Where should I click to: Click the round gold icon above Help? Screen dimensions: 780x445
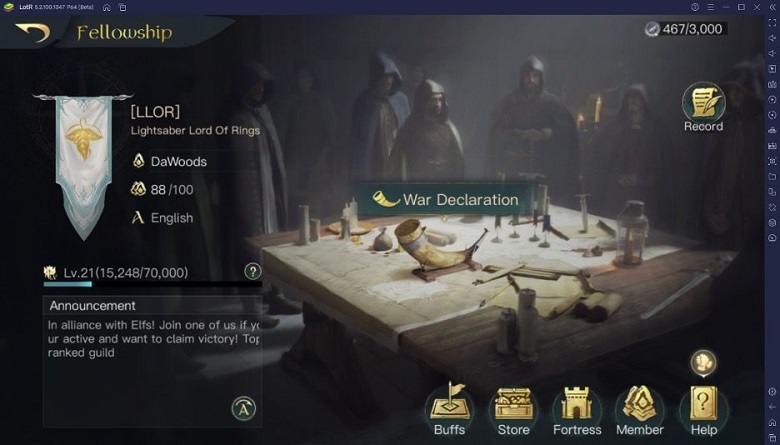click(703, 362)
